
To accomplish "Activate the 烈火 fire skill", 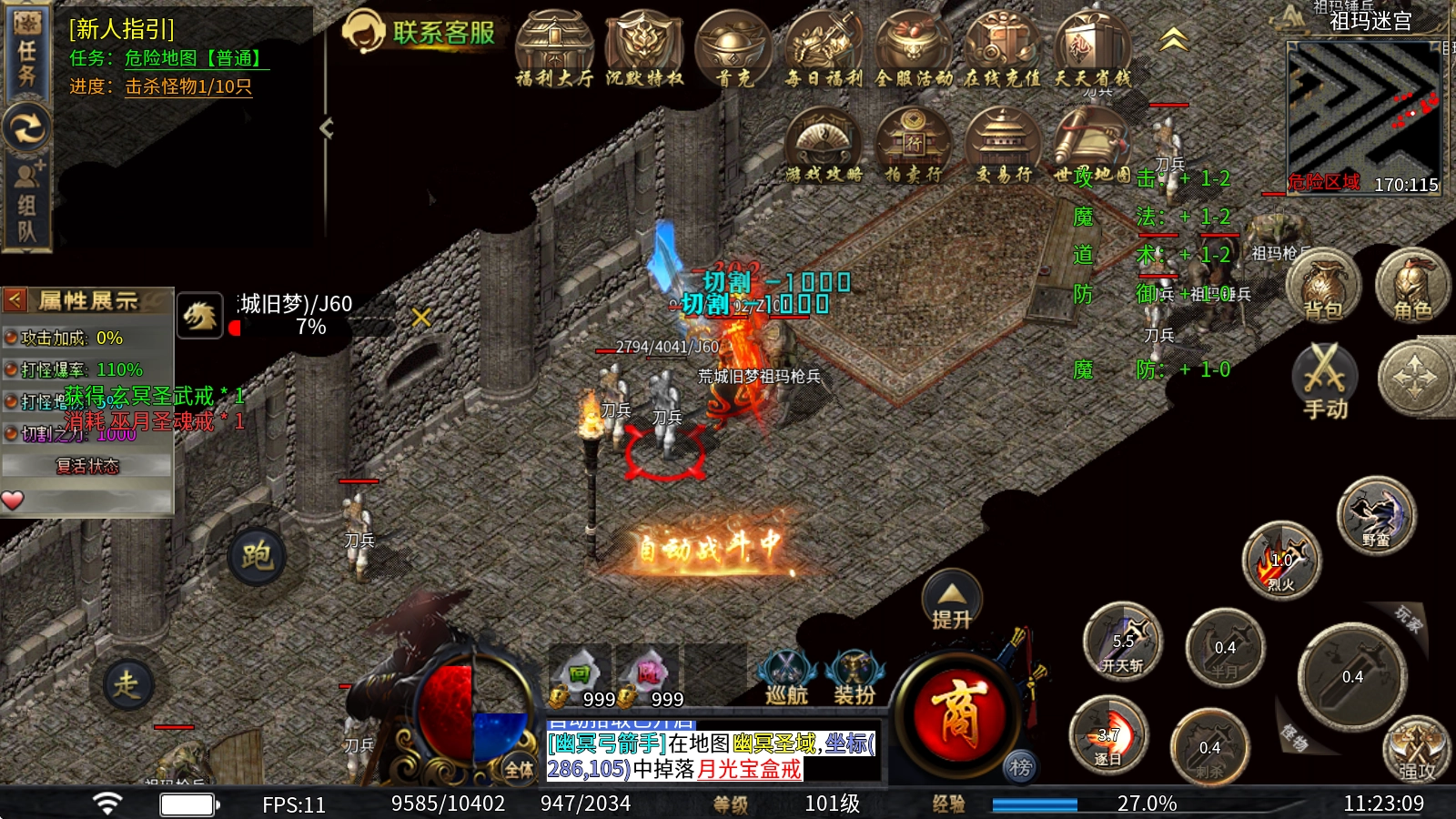I will point(1281,560).
